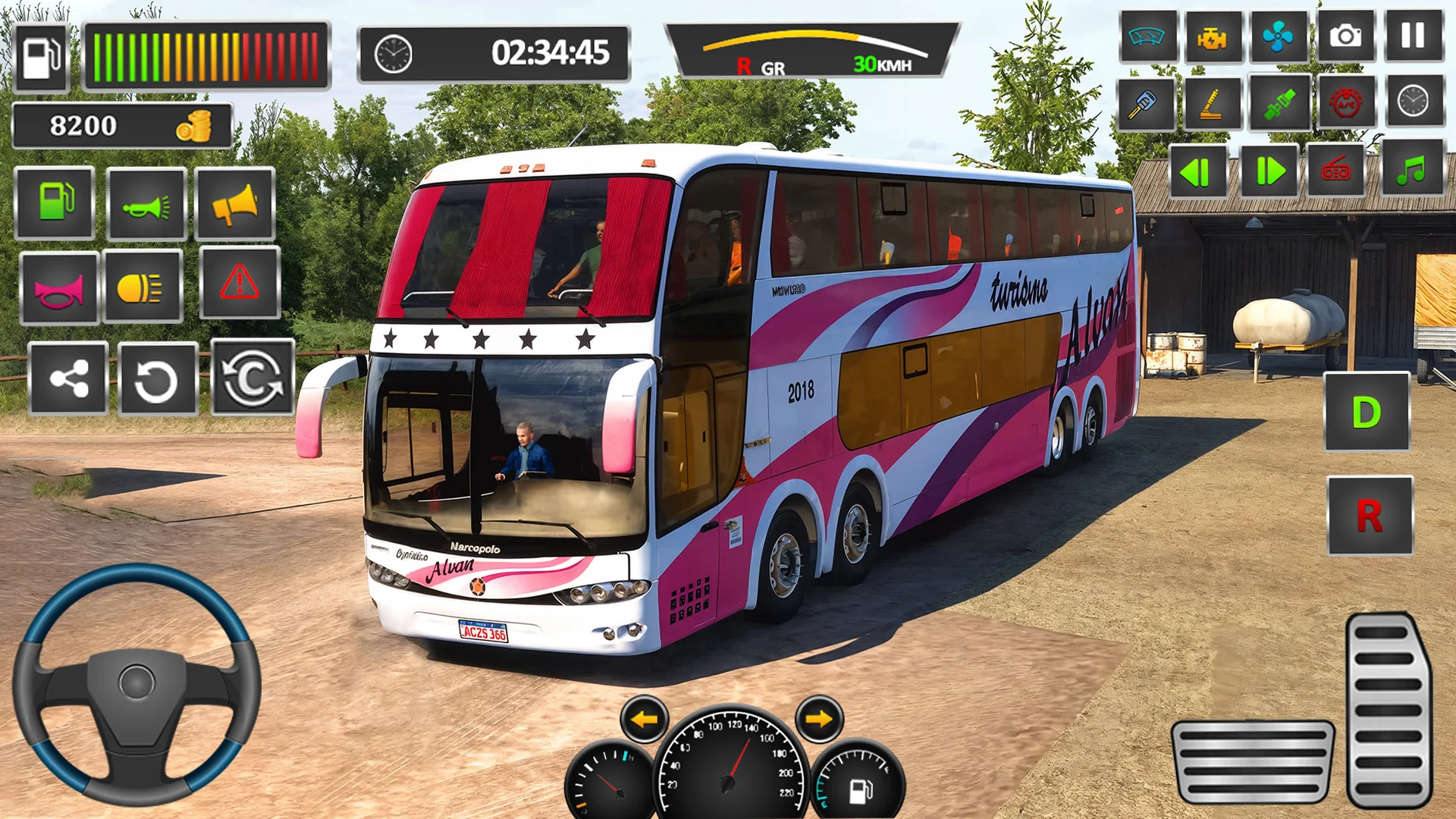This screenshot has width=1456, height=819.
Task: Fasten the seatbelt using the green buckle icon
Action: click(x=1279, y=103)
